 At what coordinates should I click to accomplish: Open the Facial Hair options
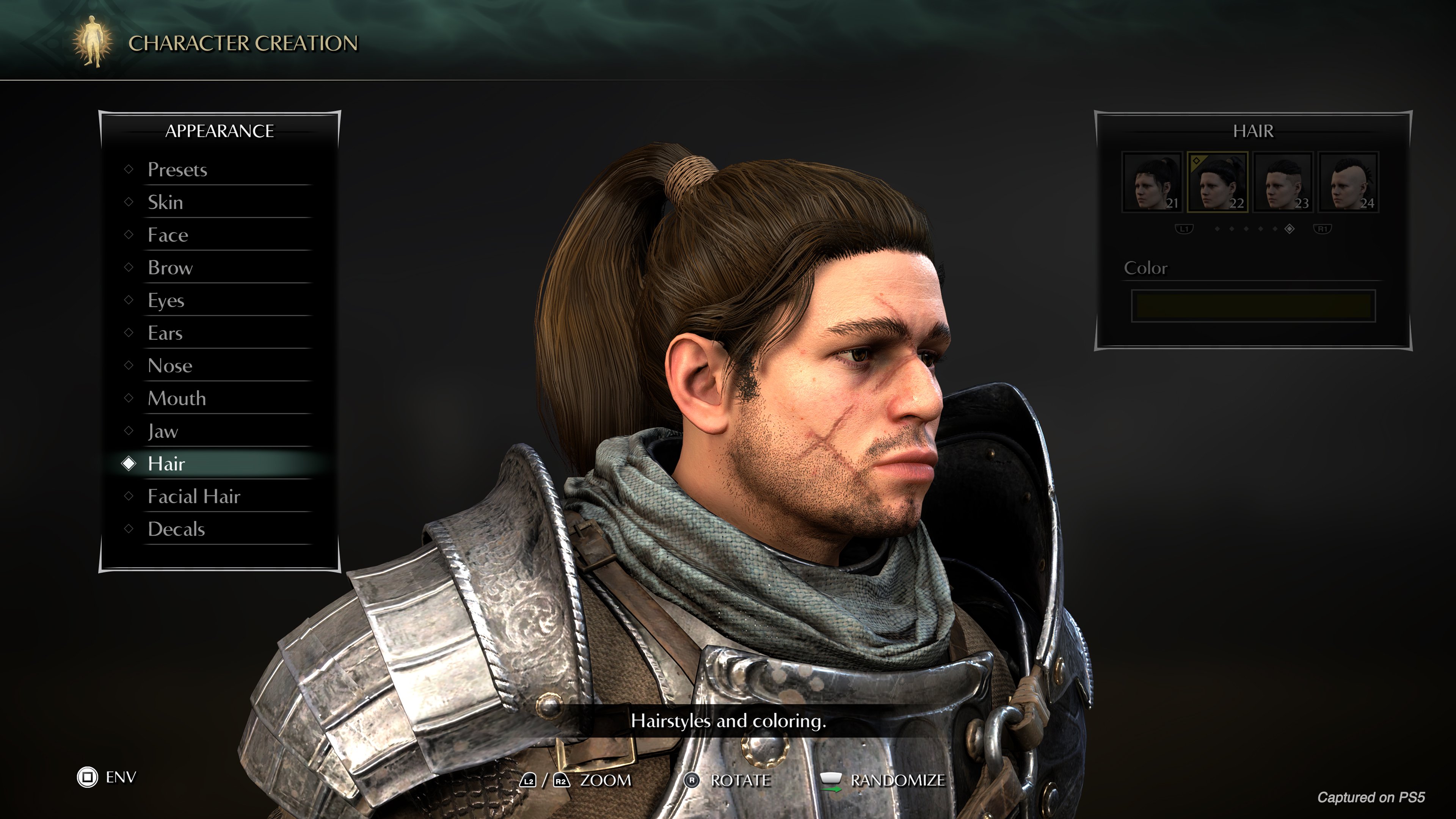click(x=194, y=496)
